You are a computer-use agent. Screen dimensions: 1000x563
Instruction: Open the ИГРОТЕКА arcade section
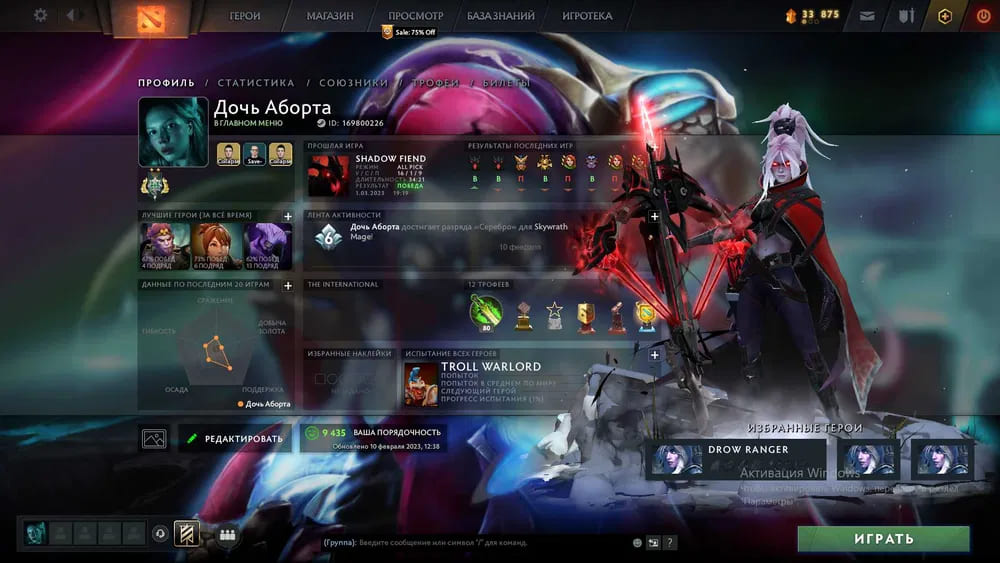(587, 16)
